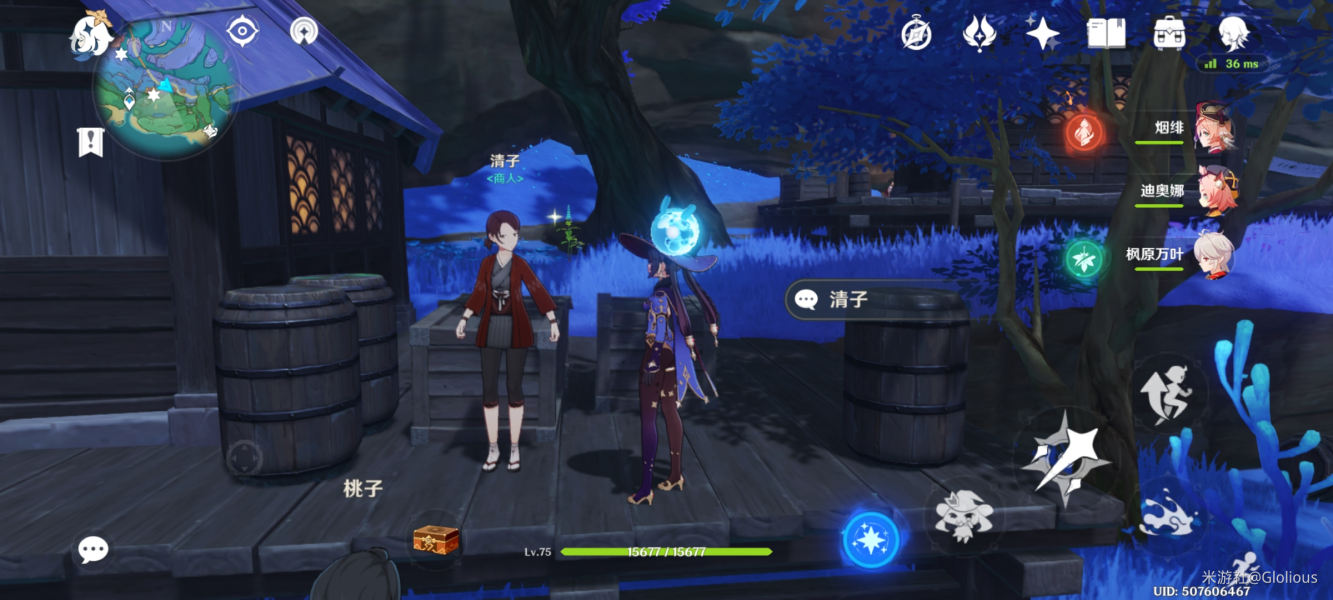This screenshot has height=600, width=1333.
Task: Open the chat speech bubble
Action: point(93,549)
